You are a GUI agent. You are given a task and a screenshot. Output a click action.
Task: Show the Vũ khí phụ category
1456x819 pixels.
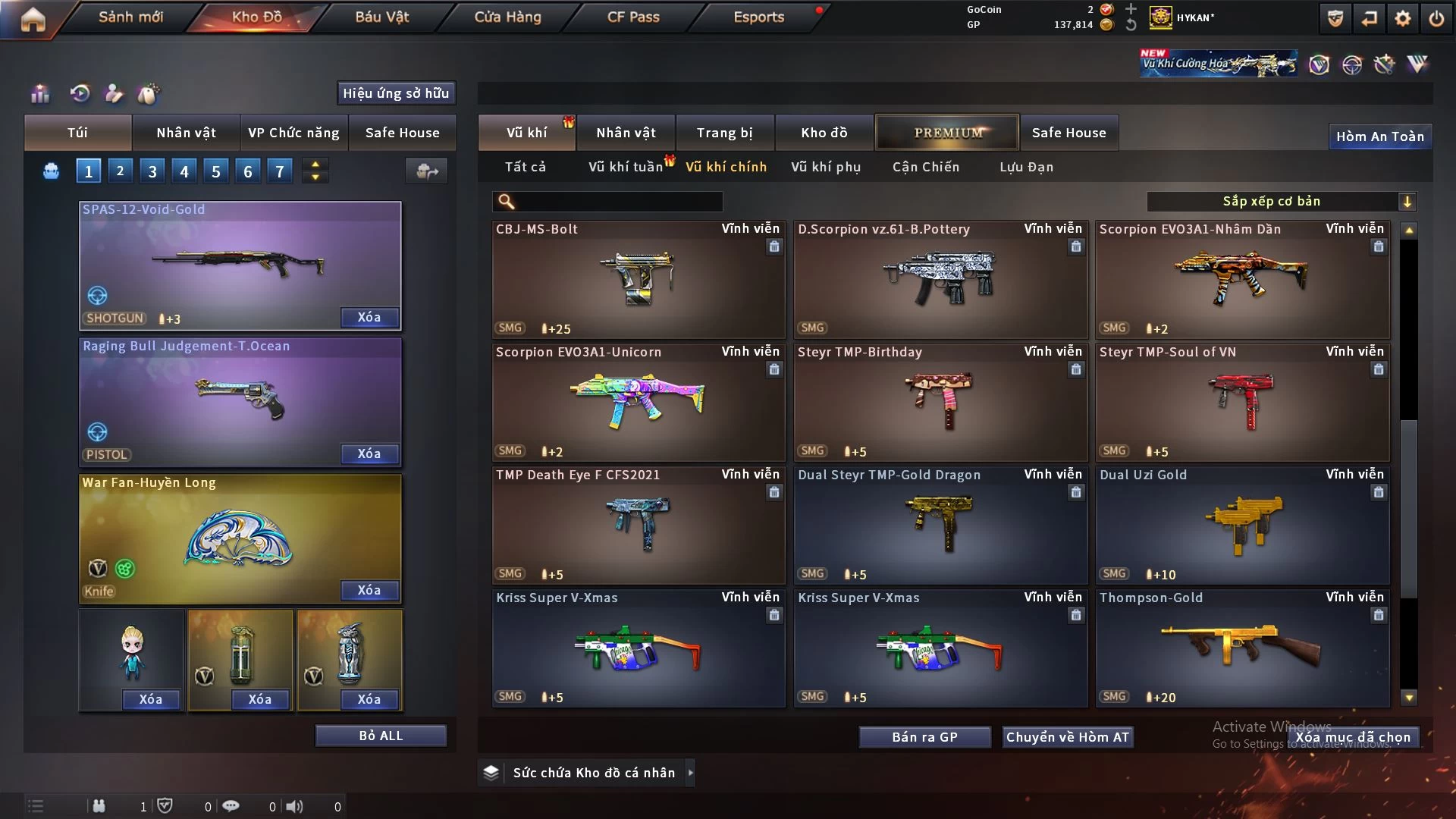826,167
